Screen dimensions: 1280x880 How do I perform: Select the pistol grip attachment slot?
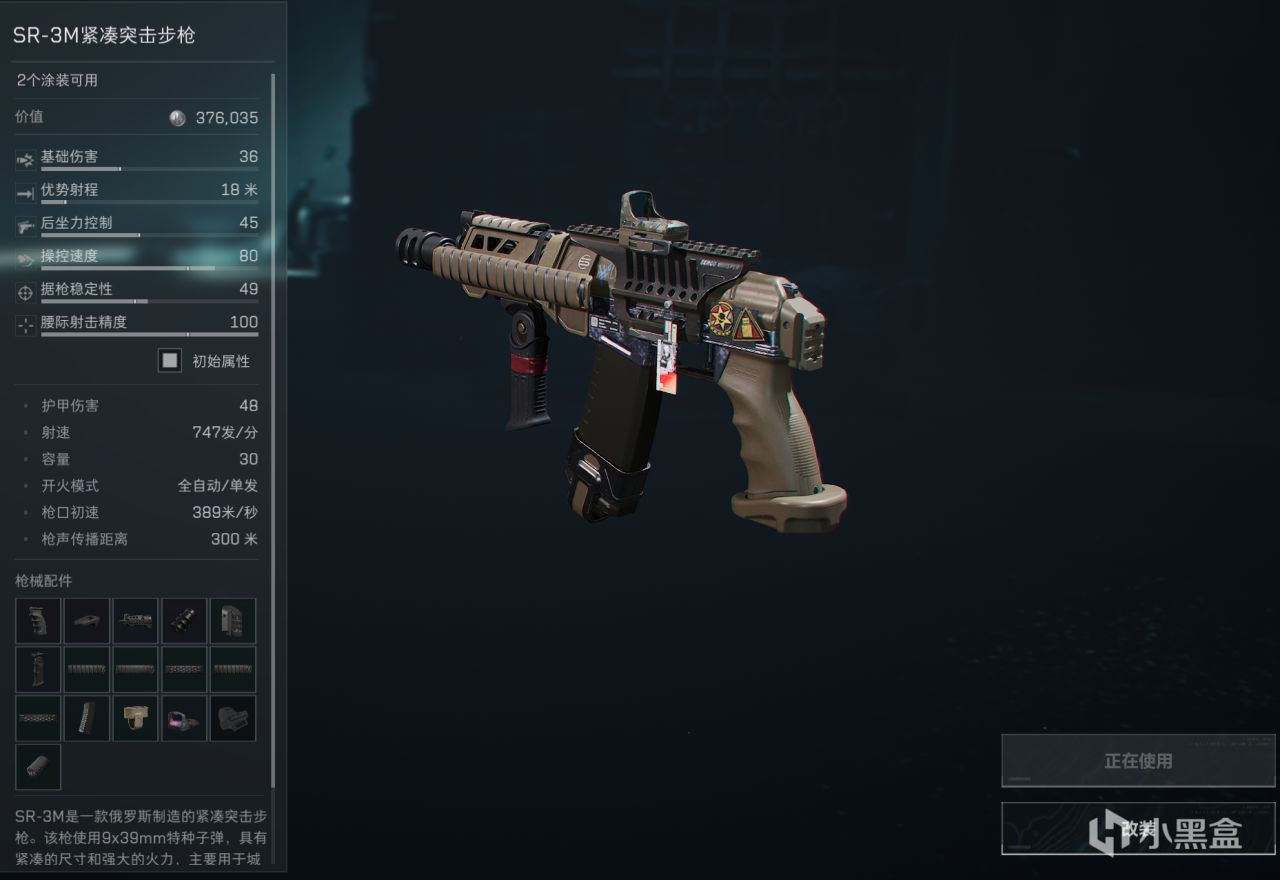[38, 621]
